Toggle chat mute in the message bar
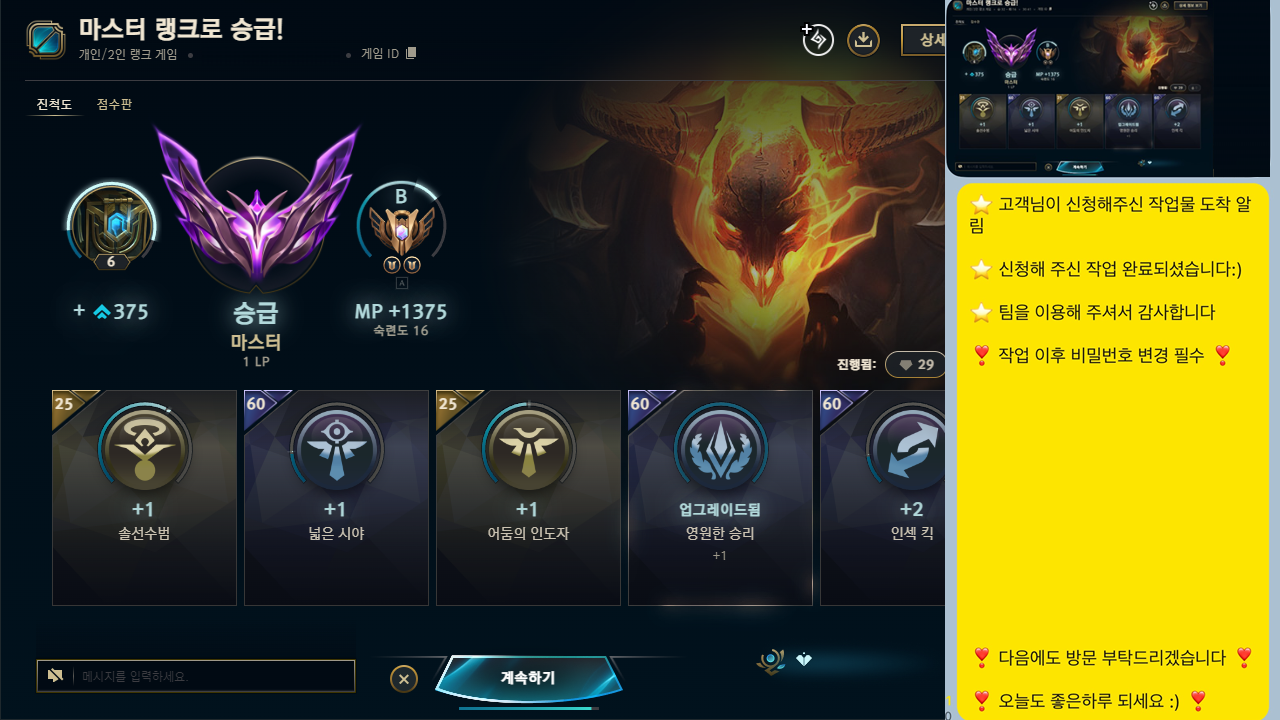This screenshot has width=1280, height=720. pos(55,674)
